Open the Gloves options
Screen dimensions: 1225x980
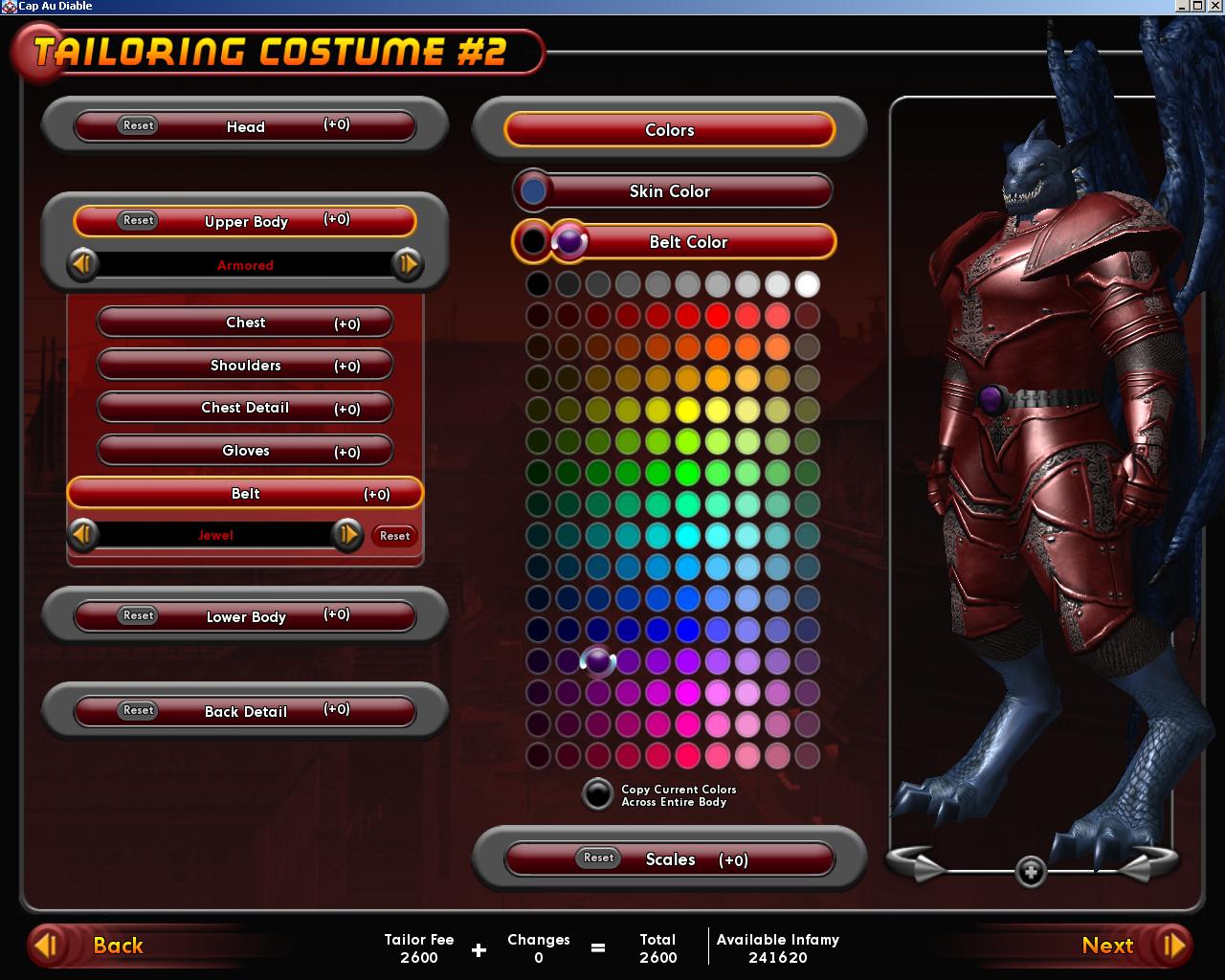pyautogui.click(x=245, y=451)
